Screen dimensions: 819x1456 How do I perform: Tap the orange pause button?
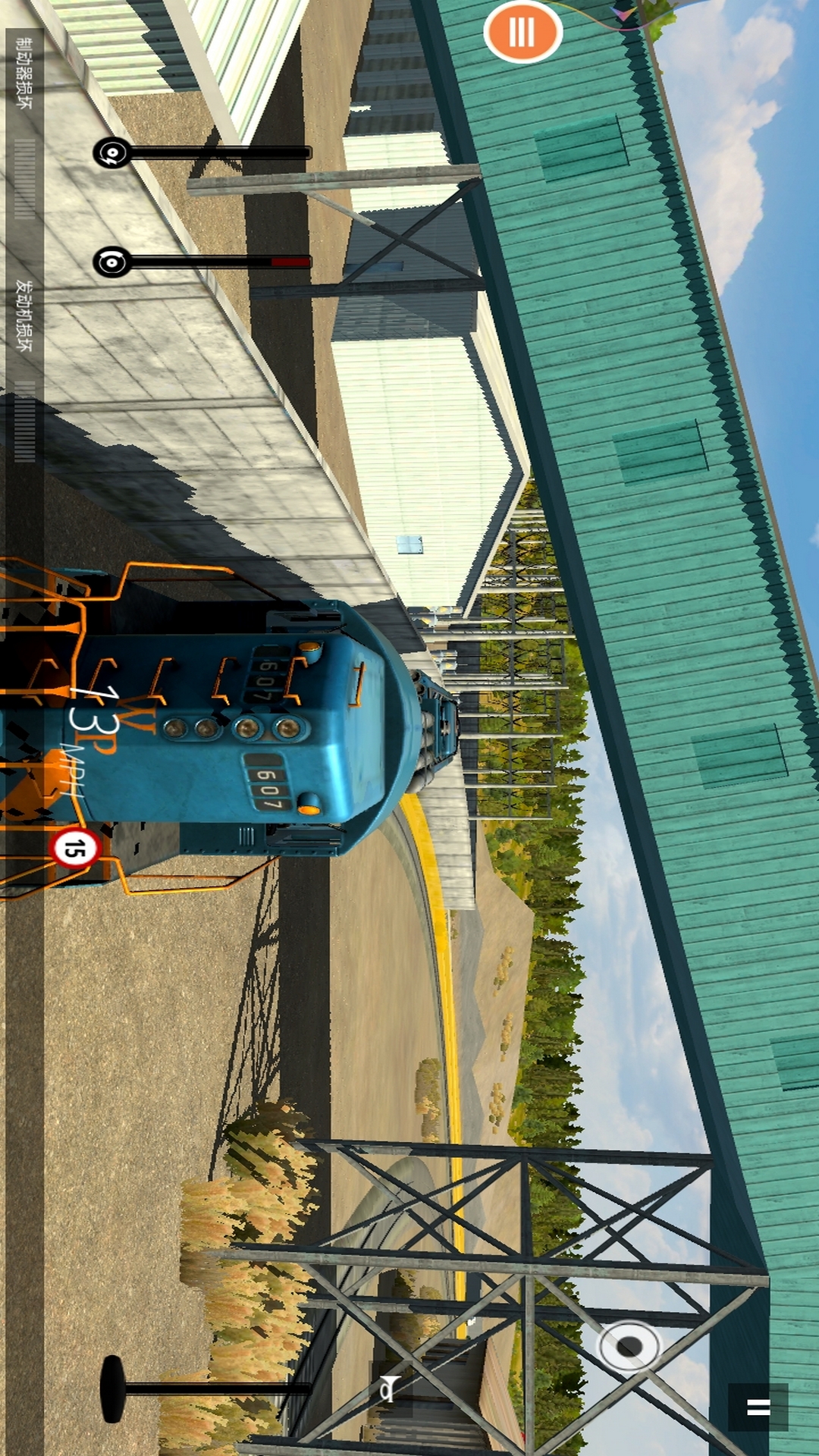coord(522,33)
